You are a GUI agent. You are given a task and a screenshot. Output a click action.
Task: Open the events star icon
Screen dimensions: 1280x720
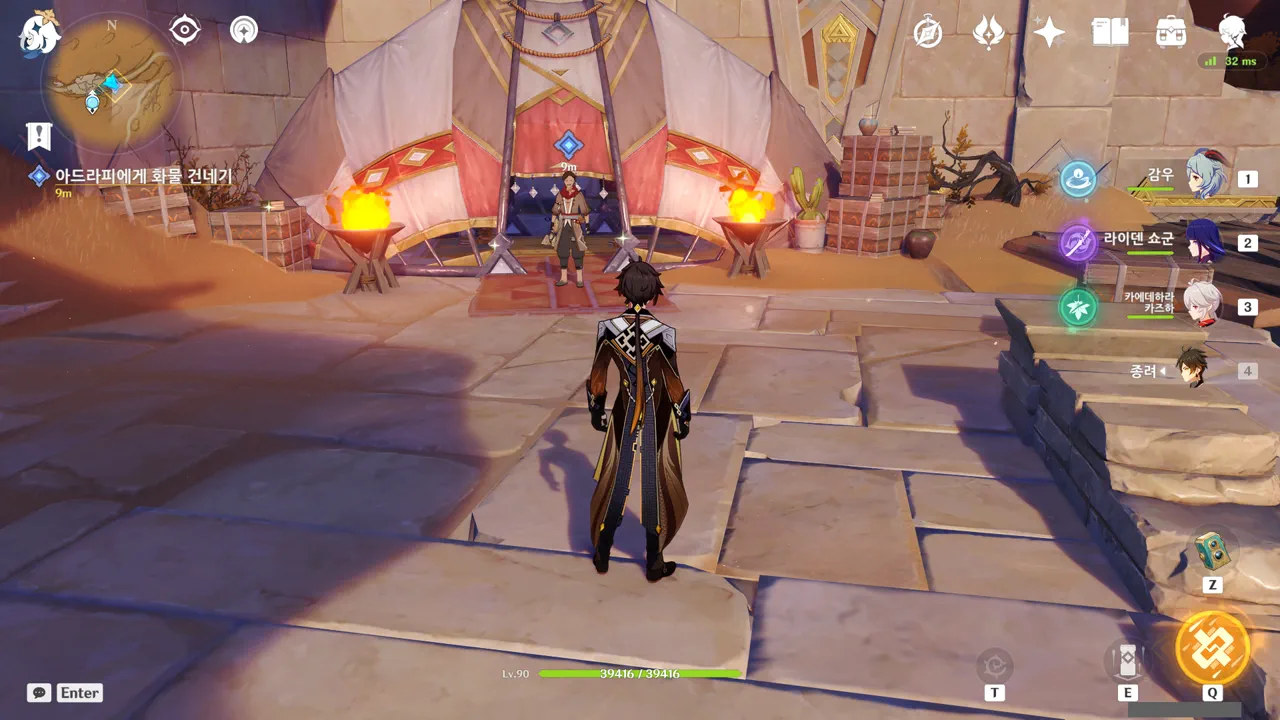point(244,31)
